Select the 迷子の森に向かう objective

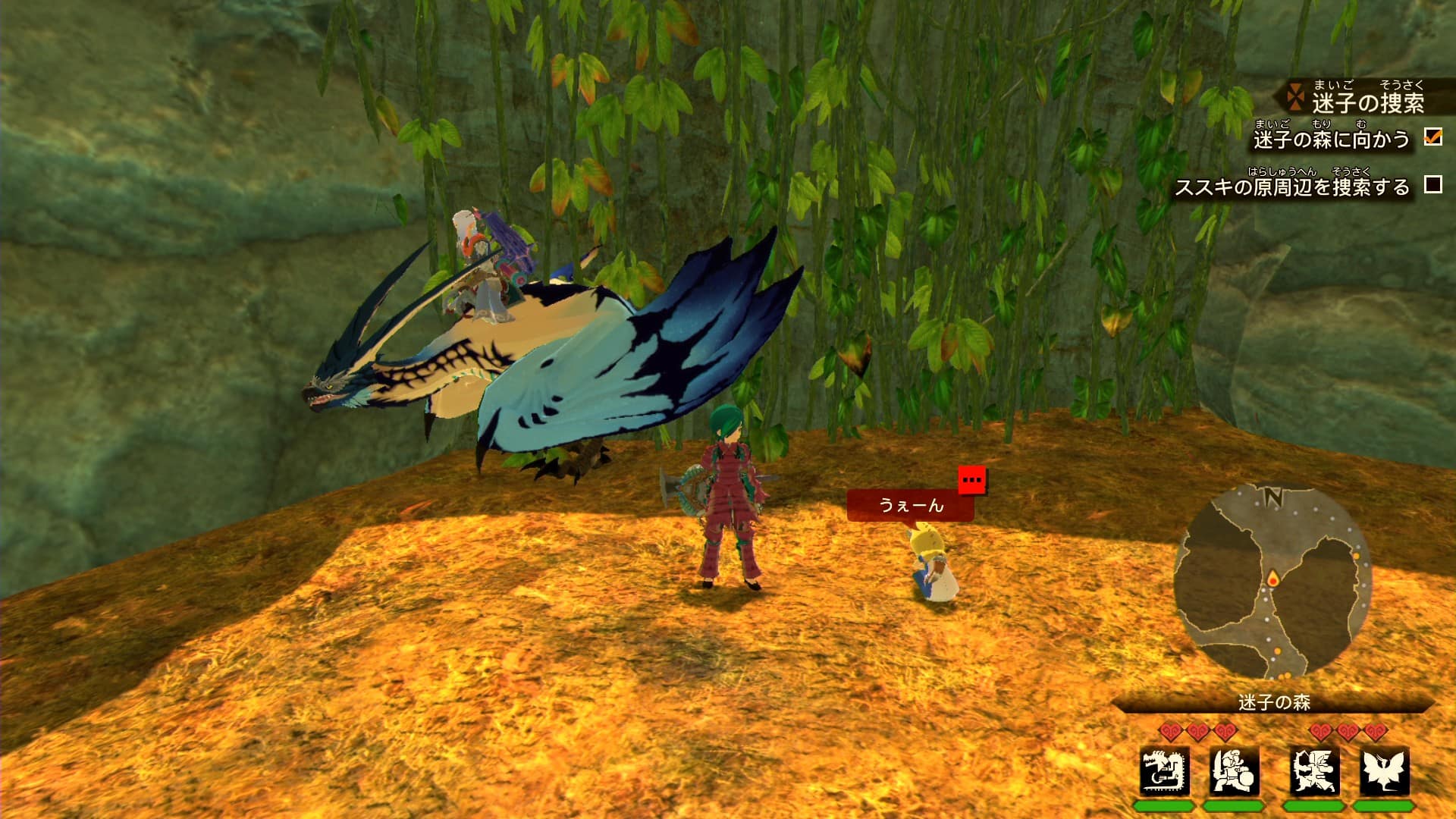click(1331, 140)
